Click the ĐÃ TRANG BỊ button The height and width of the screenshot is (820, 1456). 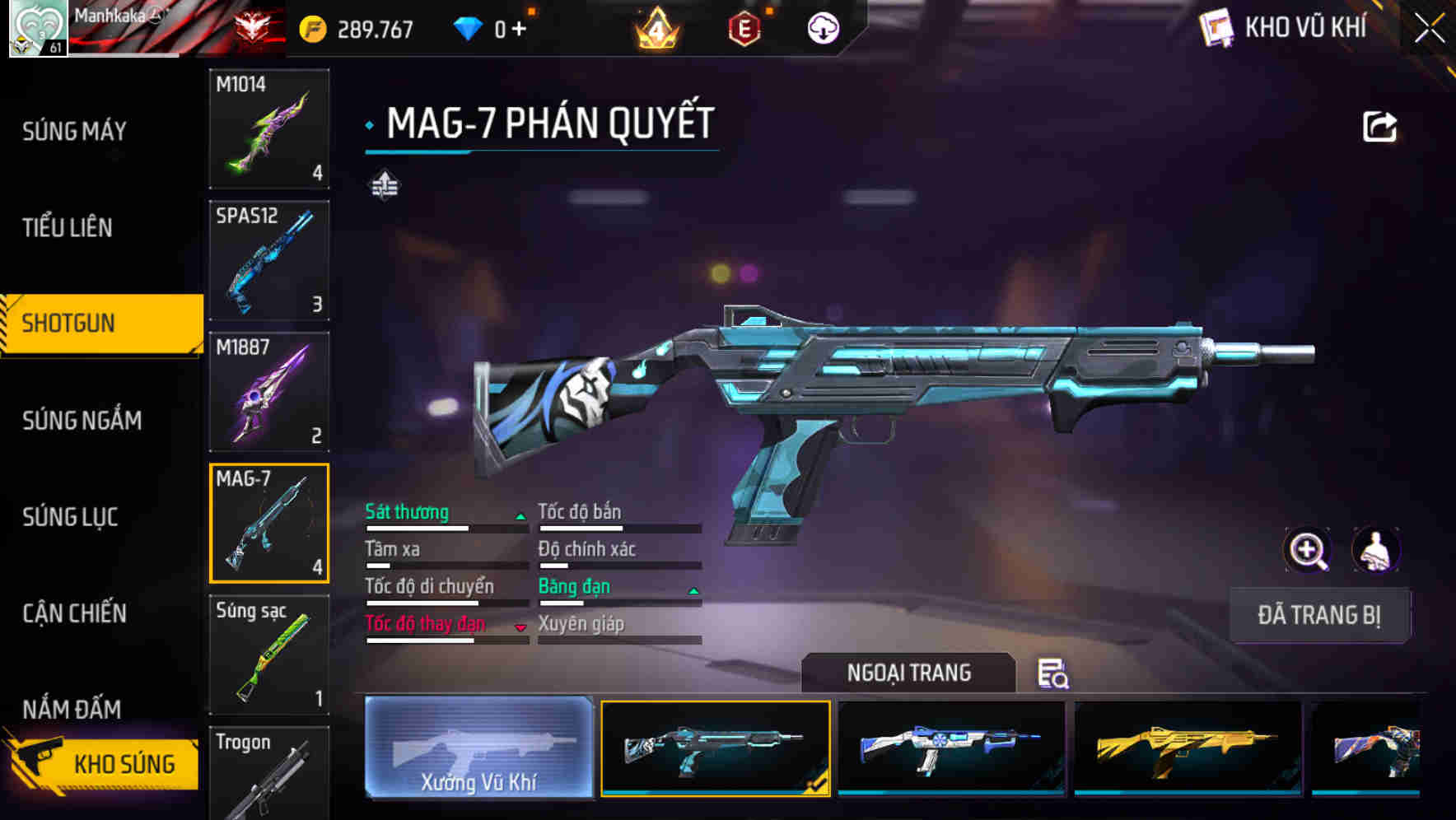1319,615
